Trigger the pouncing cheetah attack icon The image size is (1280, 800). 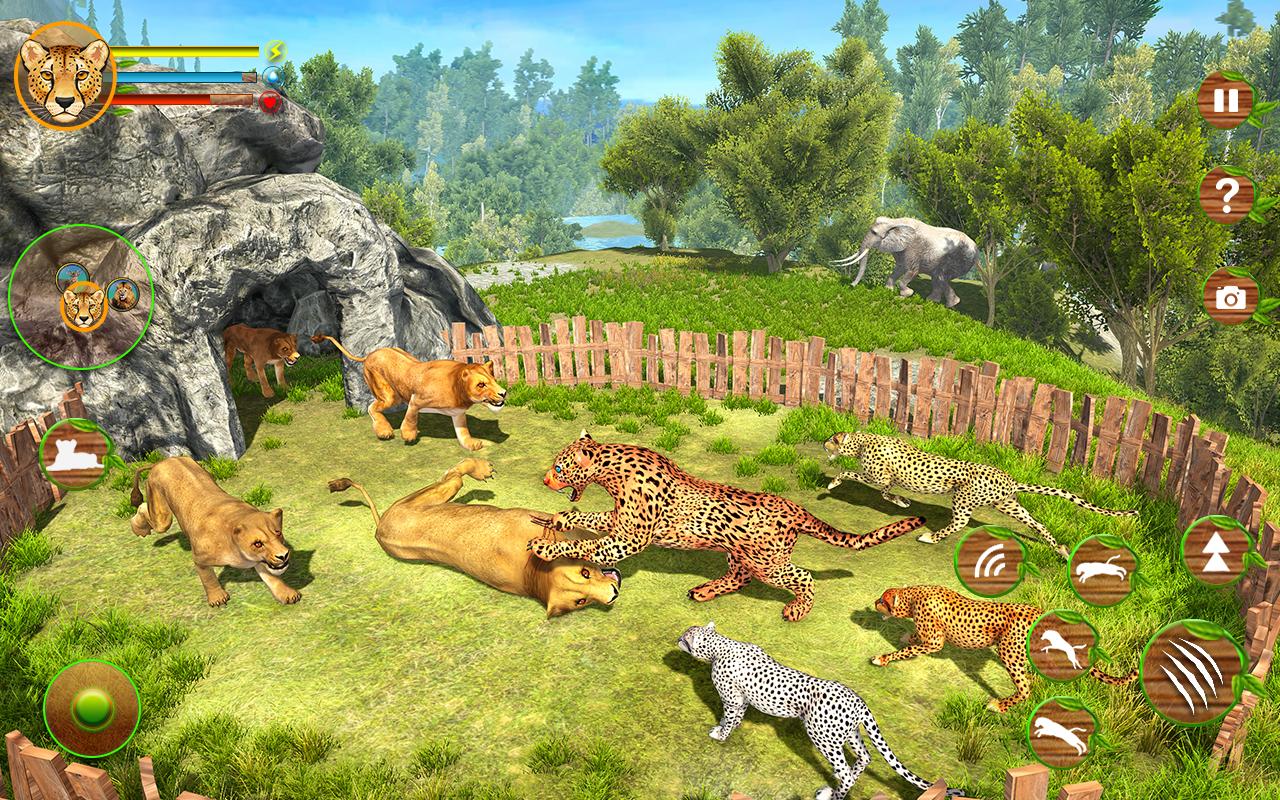tap(1063, 645)
